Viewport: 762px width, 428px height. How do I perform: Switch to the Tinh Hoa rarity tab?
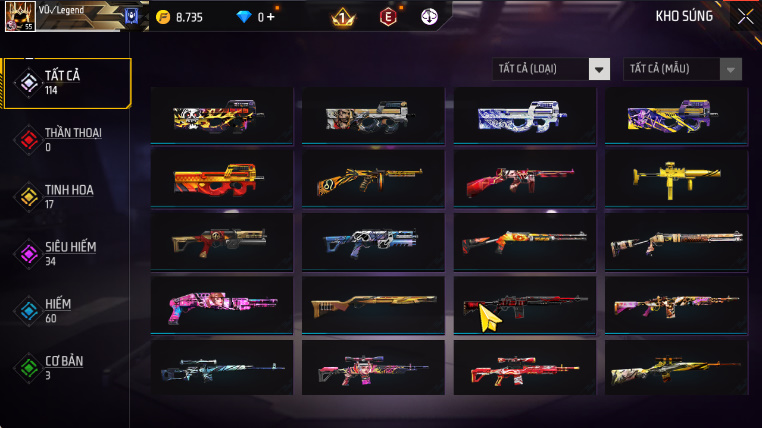point(66,196)
